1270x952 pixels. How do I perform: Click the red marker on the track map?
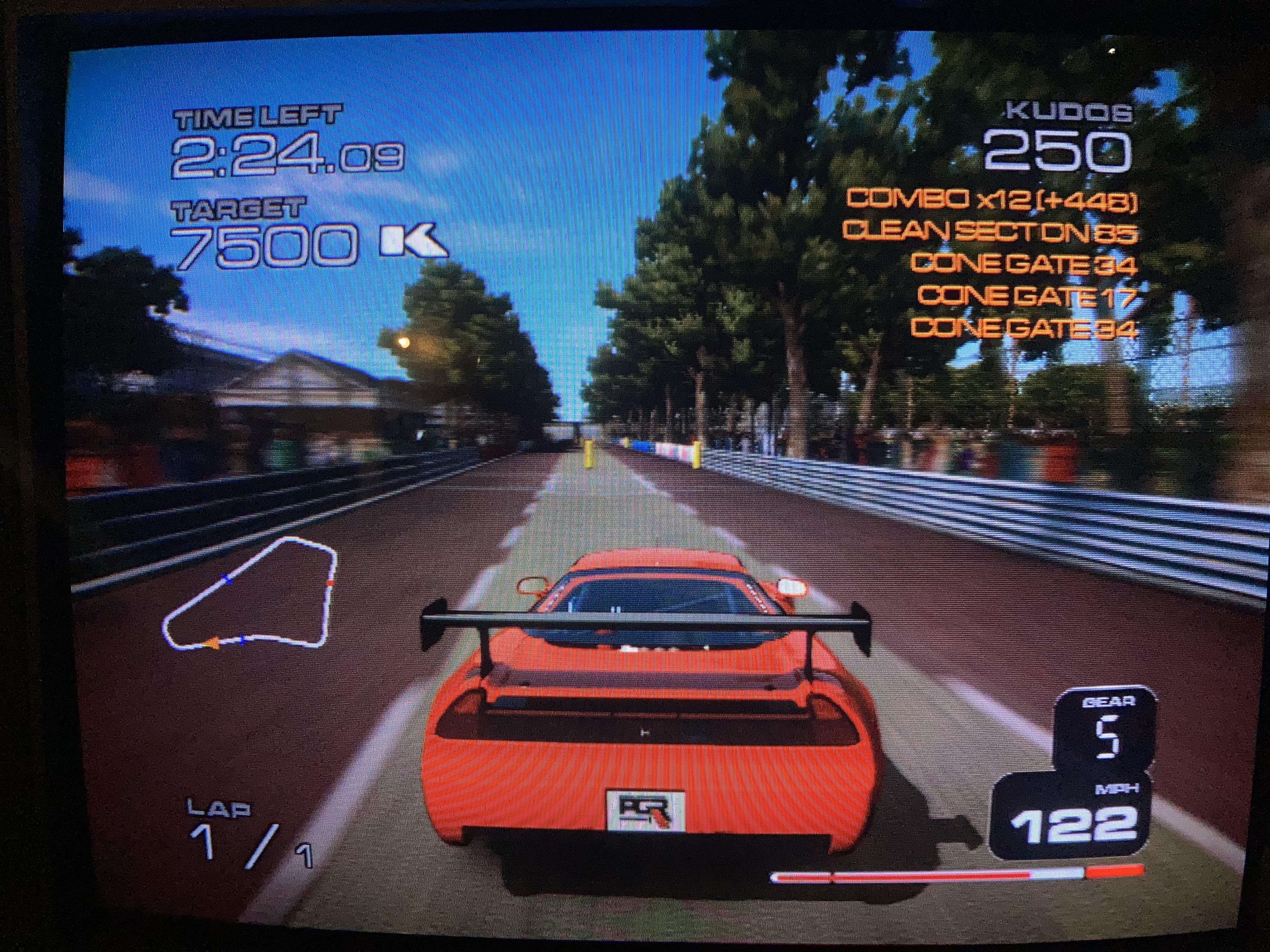[x=330, y=582]
